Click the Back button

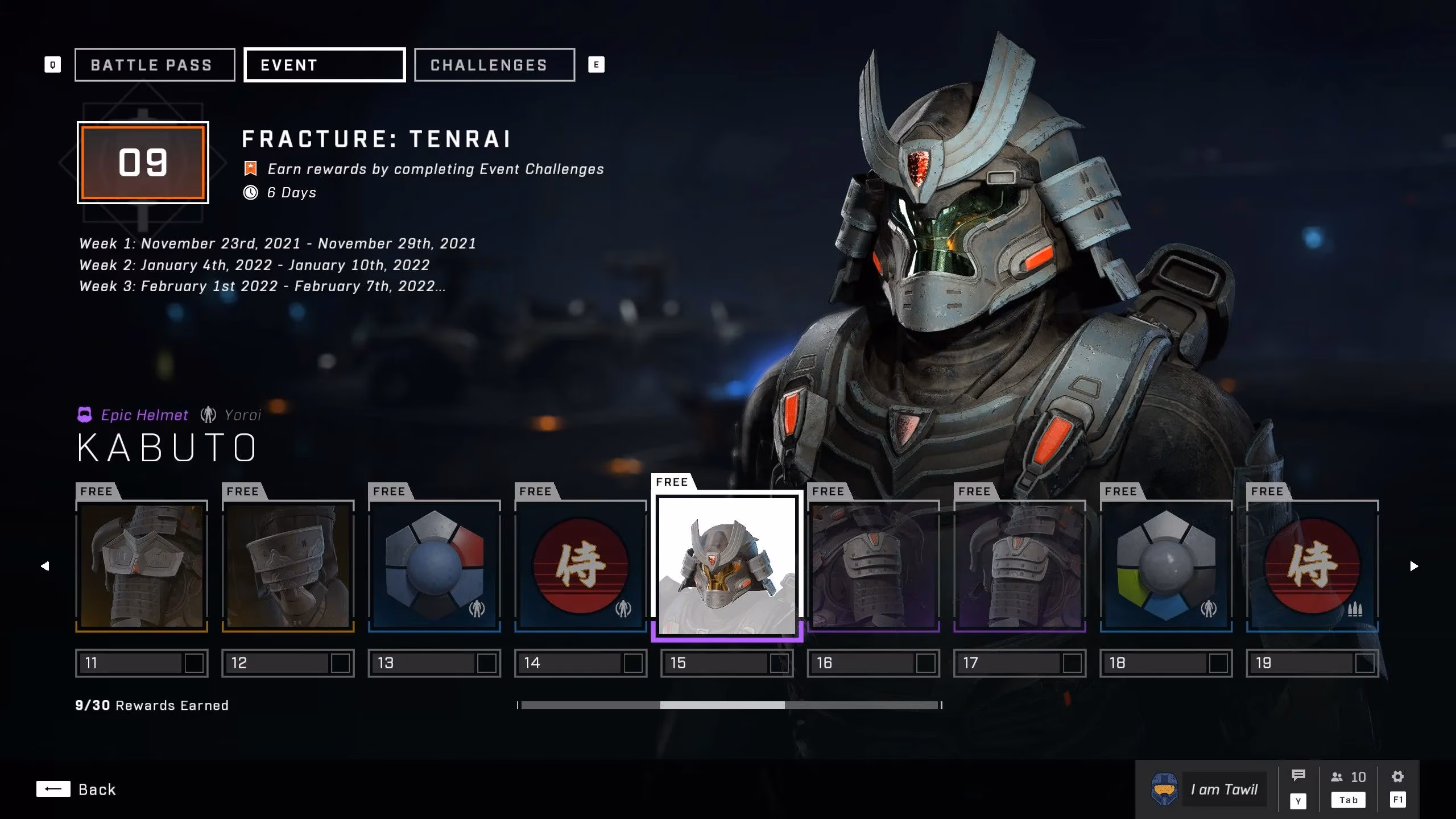(x=77, y=789)
